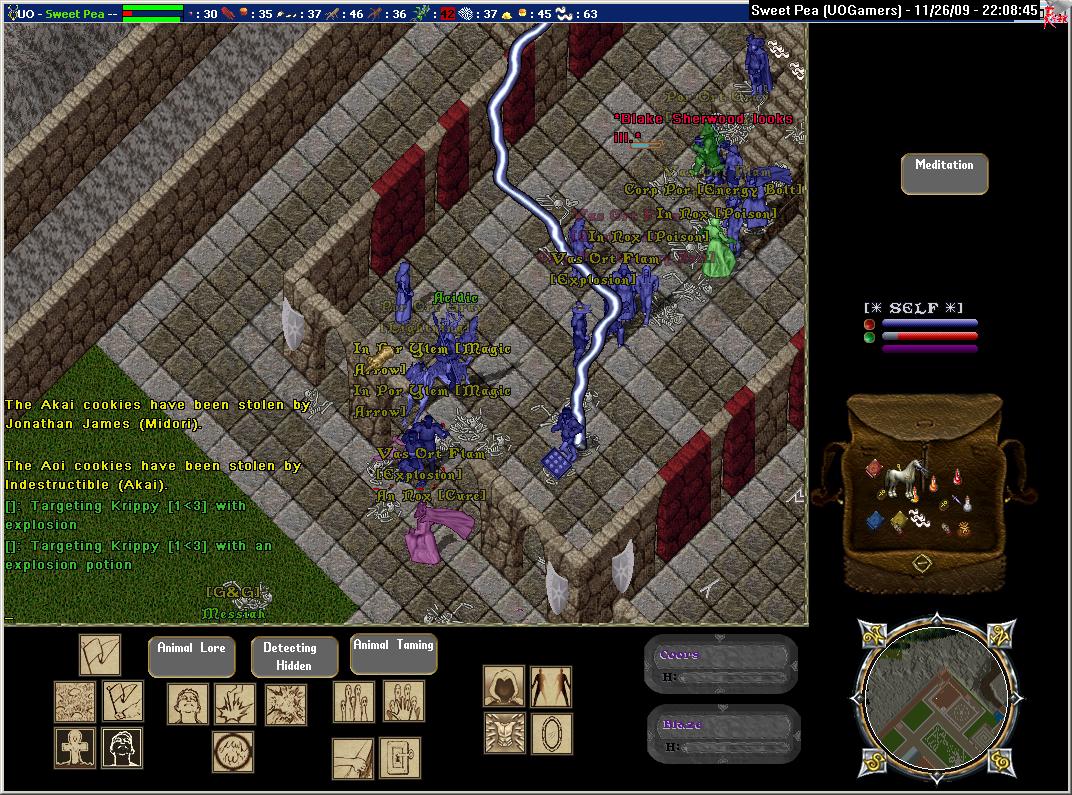The height and width of the screenshot is (795, 1072).
Task: Click the armored torso spell icon
Action: pyautogui.click(x=504, y=733)
